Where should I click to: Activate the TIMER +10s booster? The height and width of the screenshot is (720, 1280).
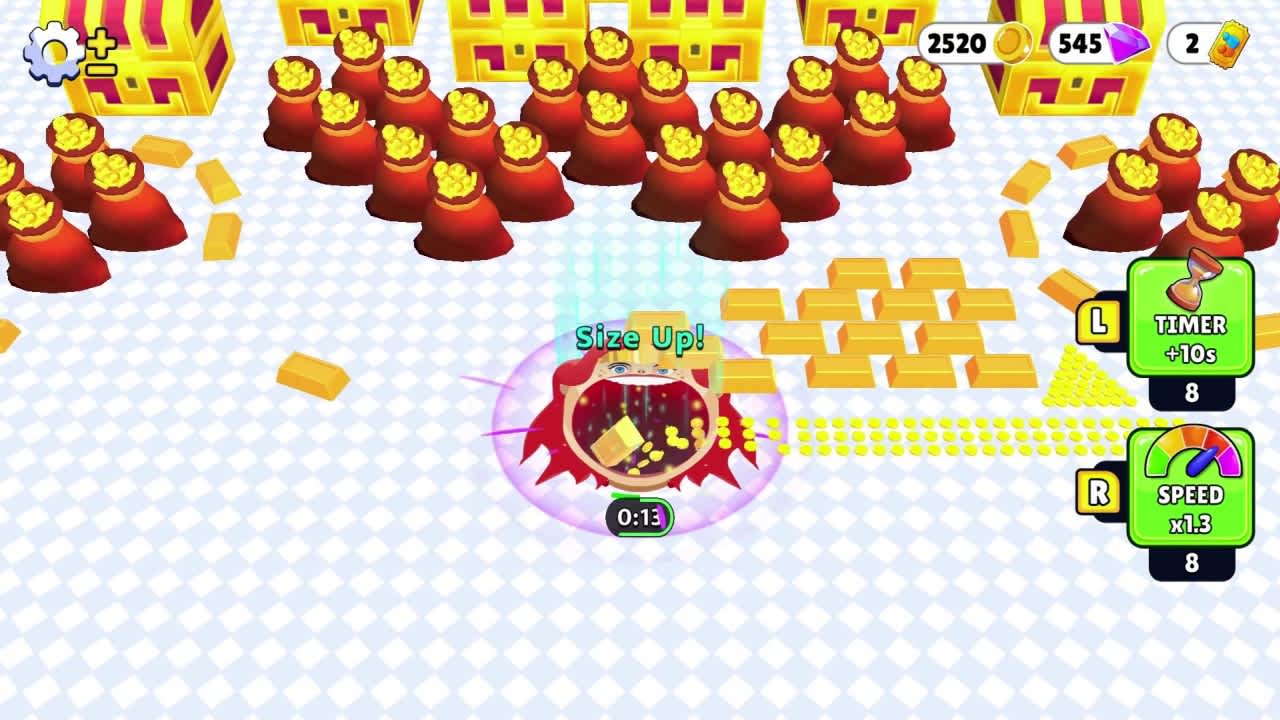point(1192,325)
